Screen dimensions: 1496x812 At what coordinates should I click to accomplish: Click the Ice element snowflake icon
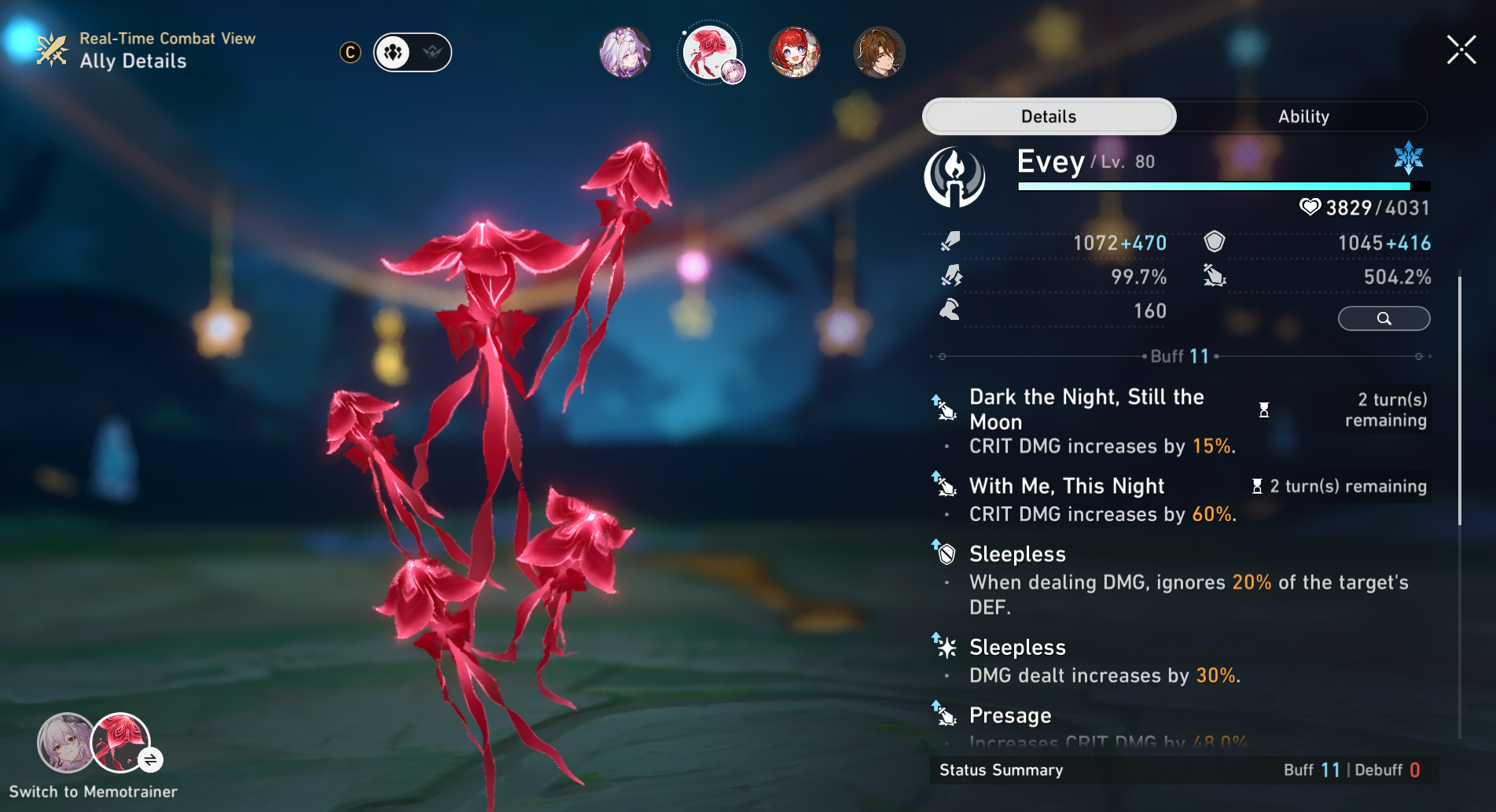(1408, 157)
